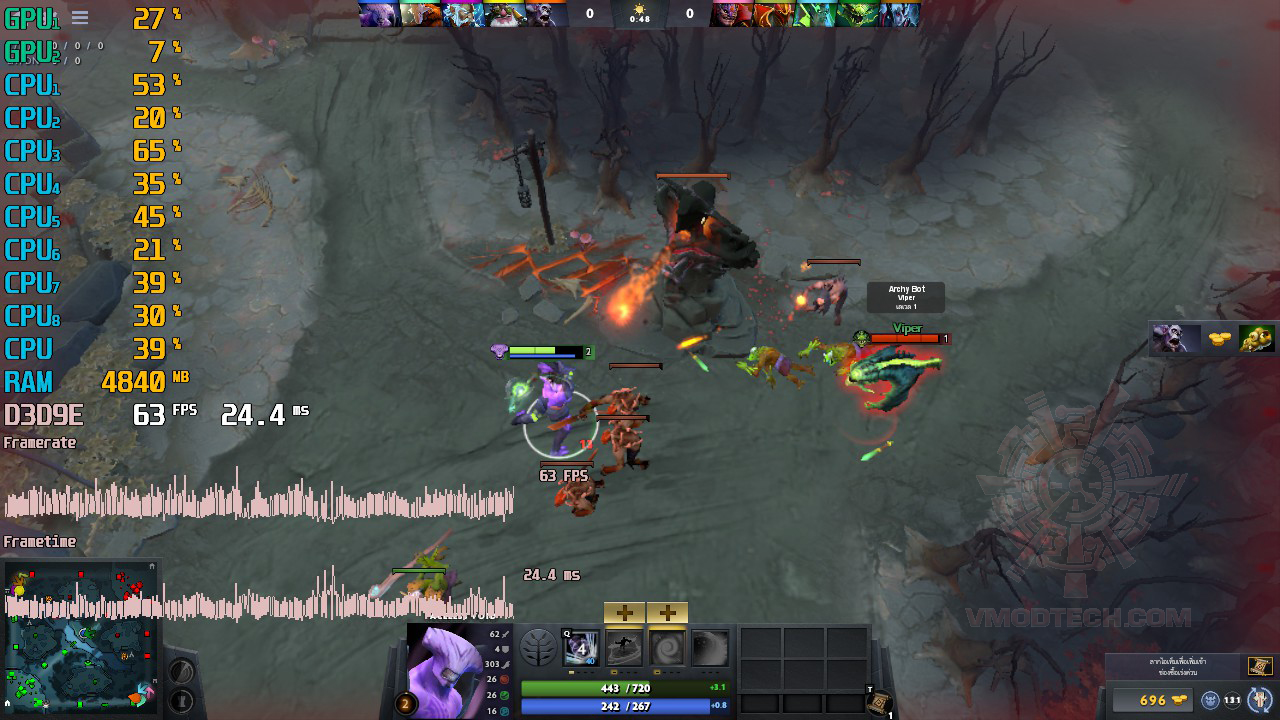Cast the Time Walk ability
The height and width of the screenshot is (720, 1280).
pyautogui.click(x=581, y=648)
